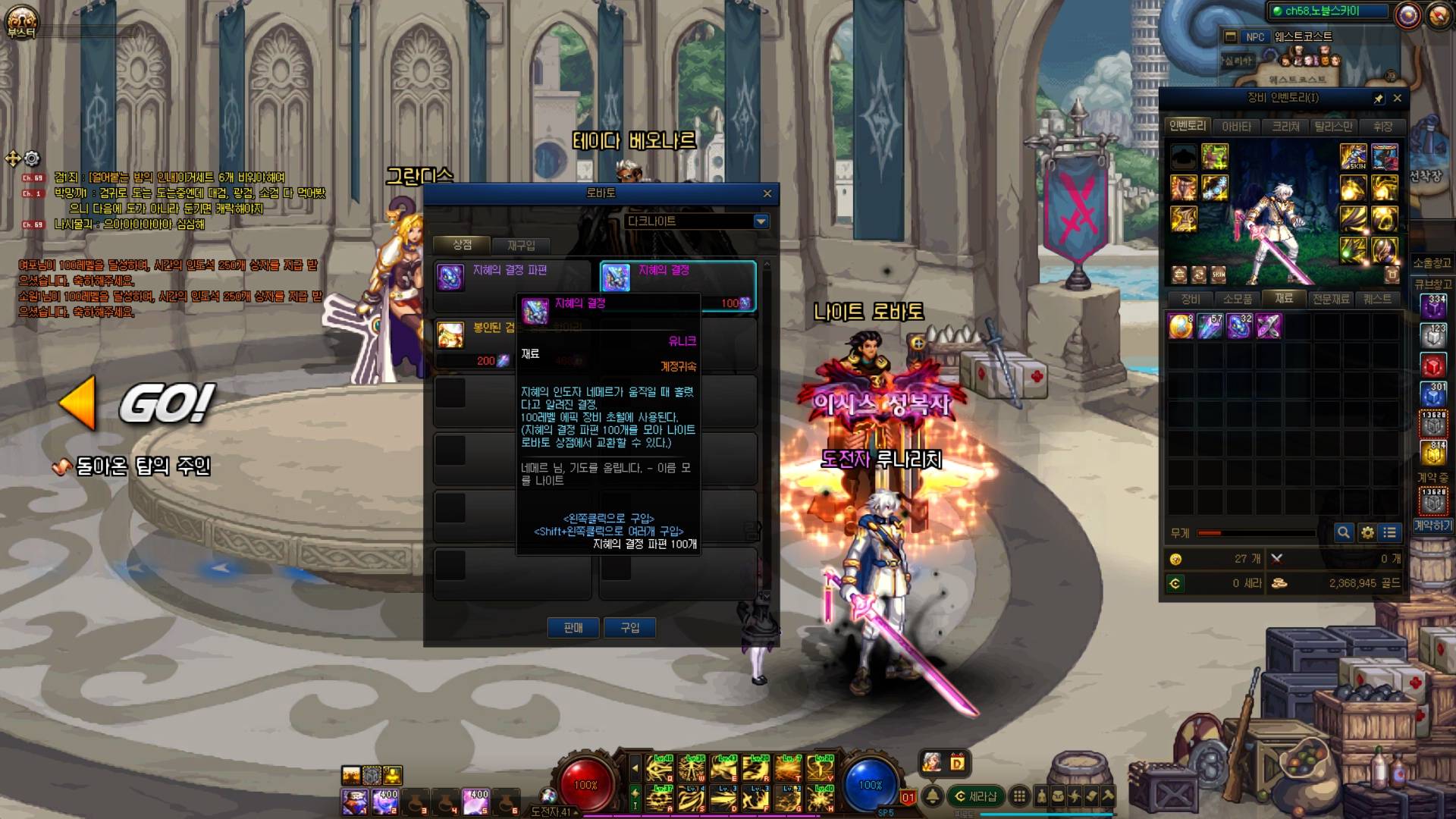Image resolution: width=1456 pixels, height=819 pixels.
Task: Select the golden orb material with count 8
Action: [1180, 326]
